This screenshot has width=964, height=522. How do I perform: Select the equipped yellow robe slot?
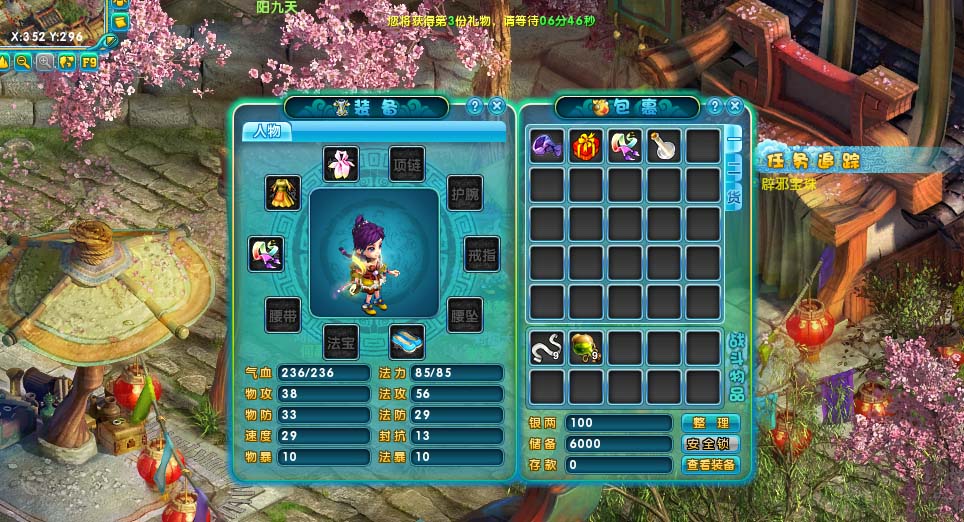(283, 192)
